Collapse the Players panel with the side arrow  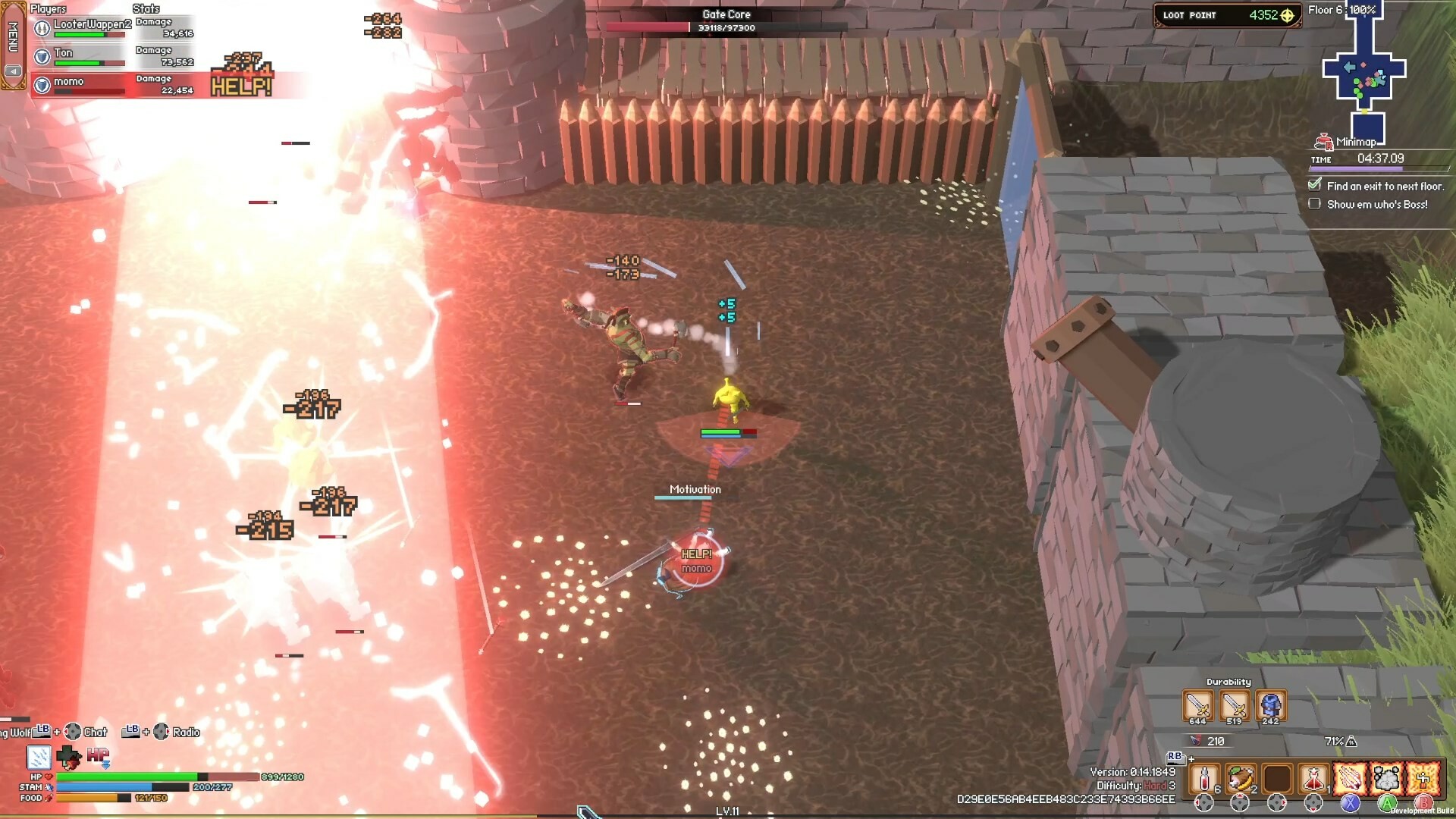click(x=14, y=71)
